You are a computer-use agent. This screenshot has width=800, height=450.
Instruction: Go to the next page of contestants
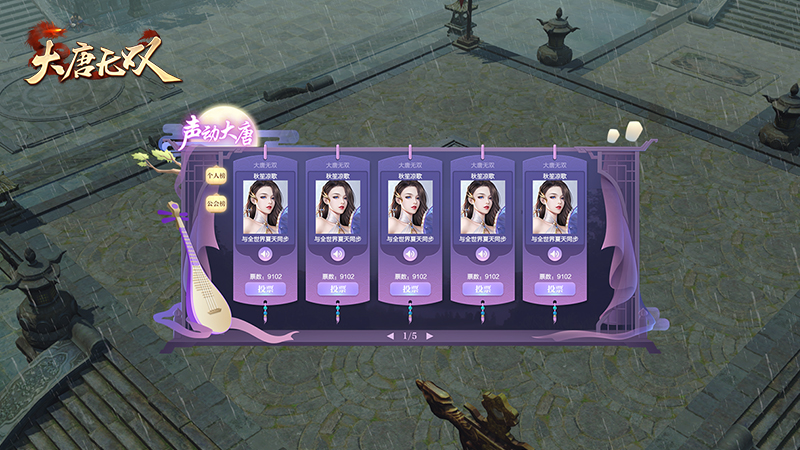click(430, 336)
